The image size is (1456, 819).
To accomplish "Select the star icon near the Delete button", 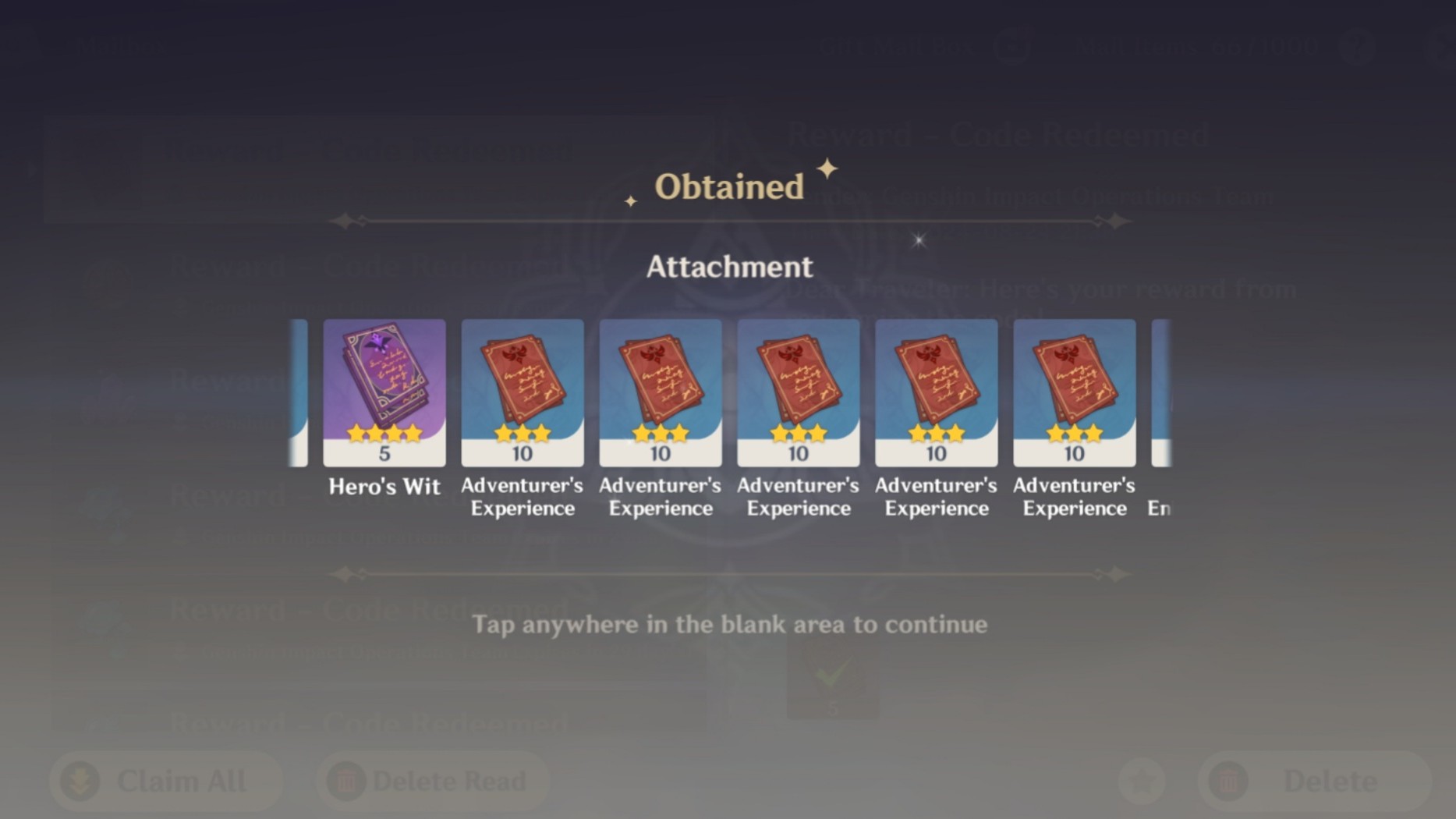I will [x=1141, y=781].
